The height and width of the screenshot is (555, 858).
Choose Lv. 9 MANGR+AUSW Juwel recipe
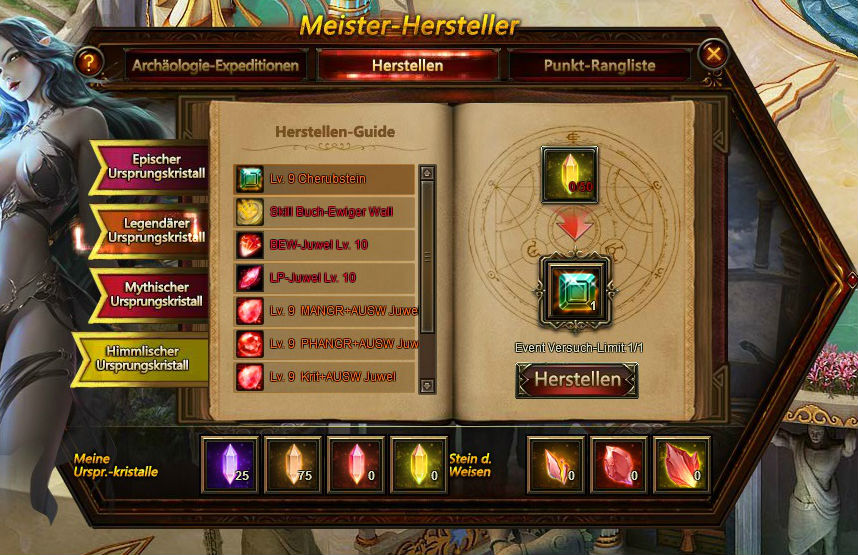[325, 311]
